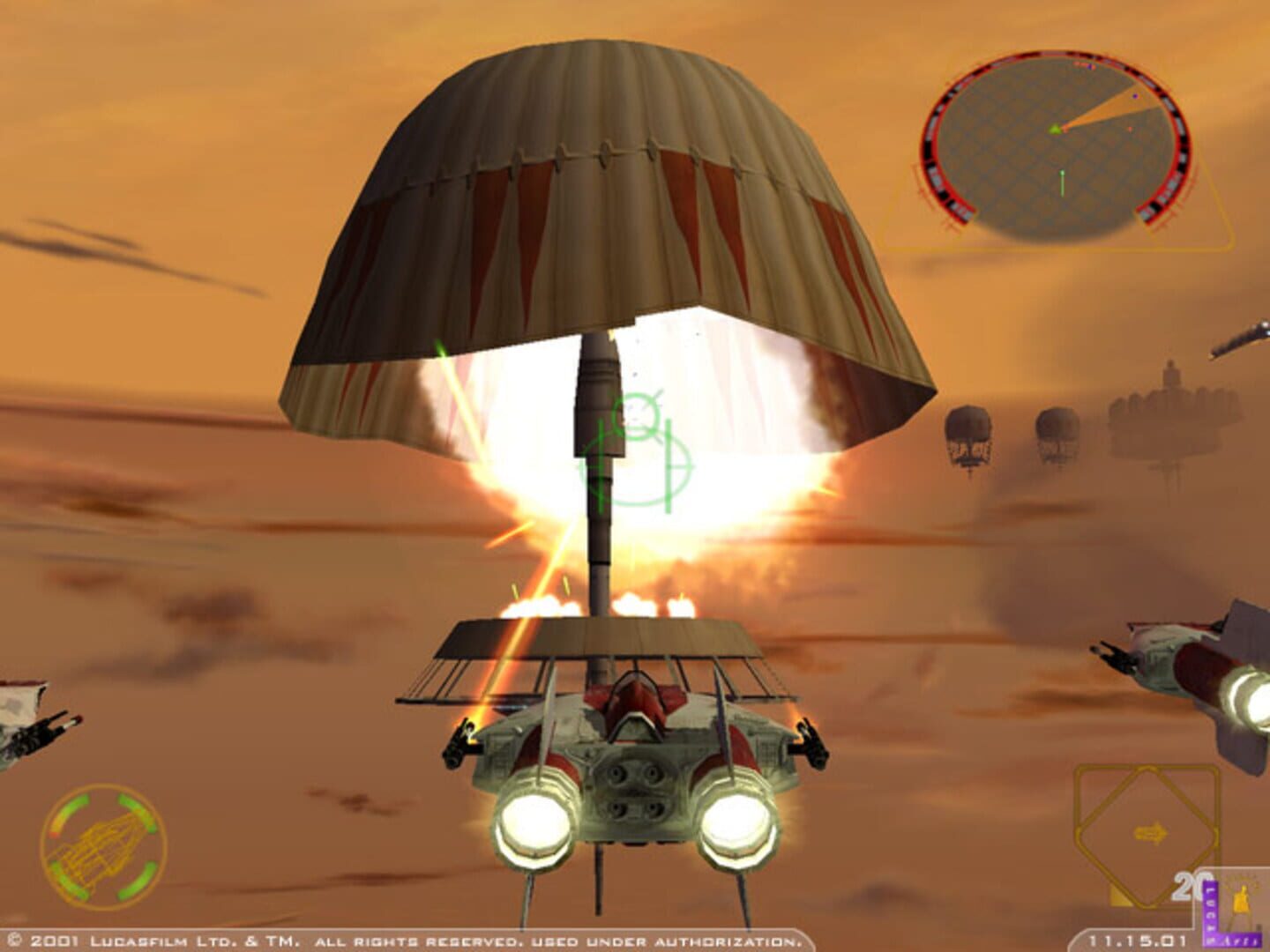
Task: Click the red target dot inside the radar
Action: pos(1130,129)
